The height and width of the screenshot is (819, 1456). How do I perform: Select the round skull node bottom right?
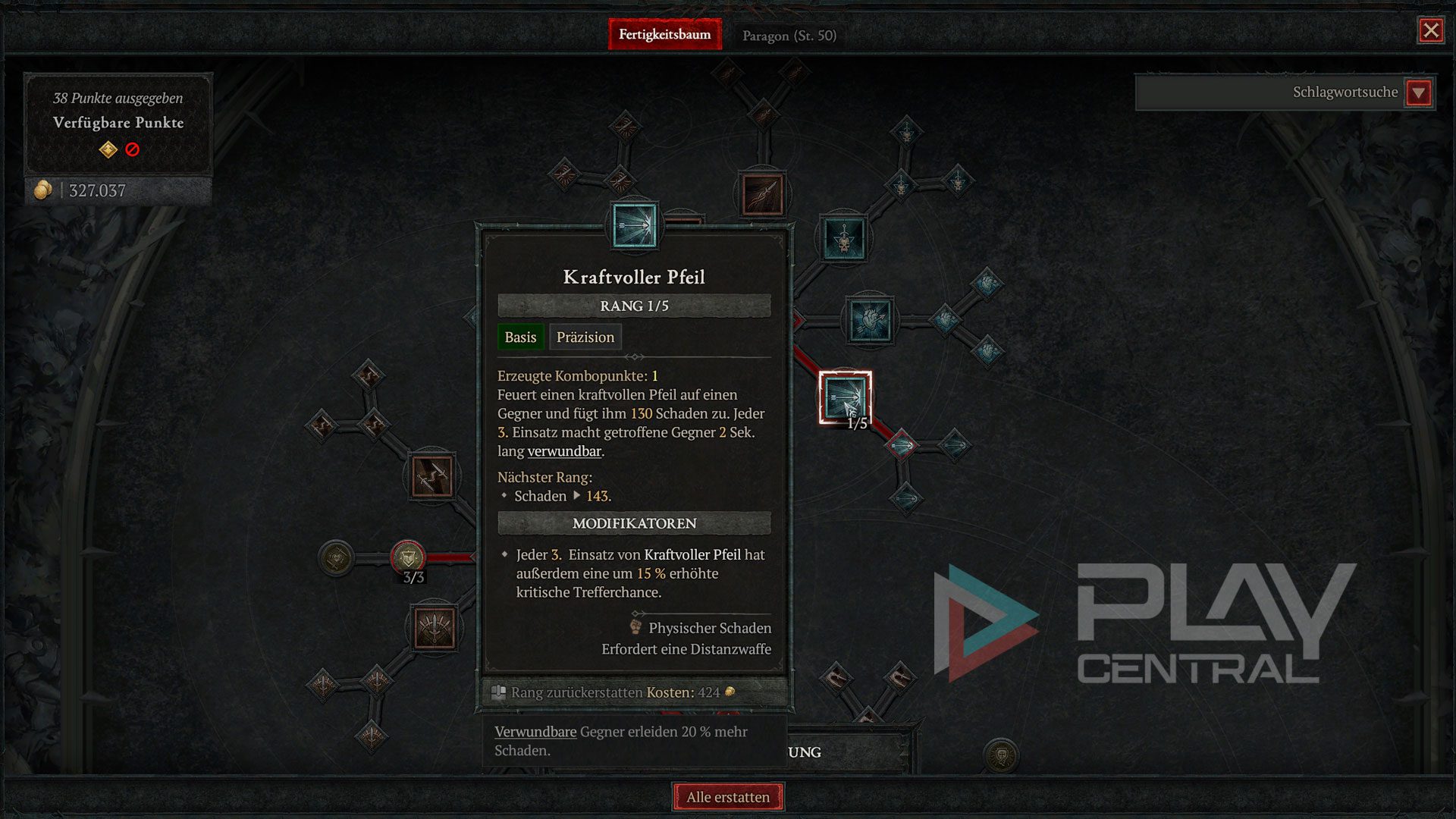(1001, 755)
